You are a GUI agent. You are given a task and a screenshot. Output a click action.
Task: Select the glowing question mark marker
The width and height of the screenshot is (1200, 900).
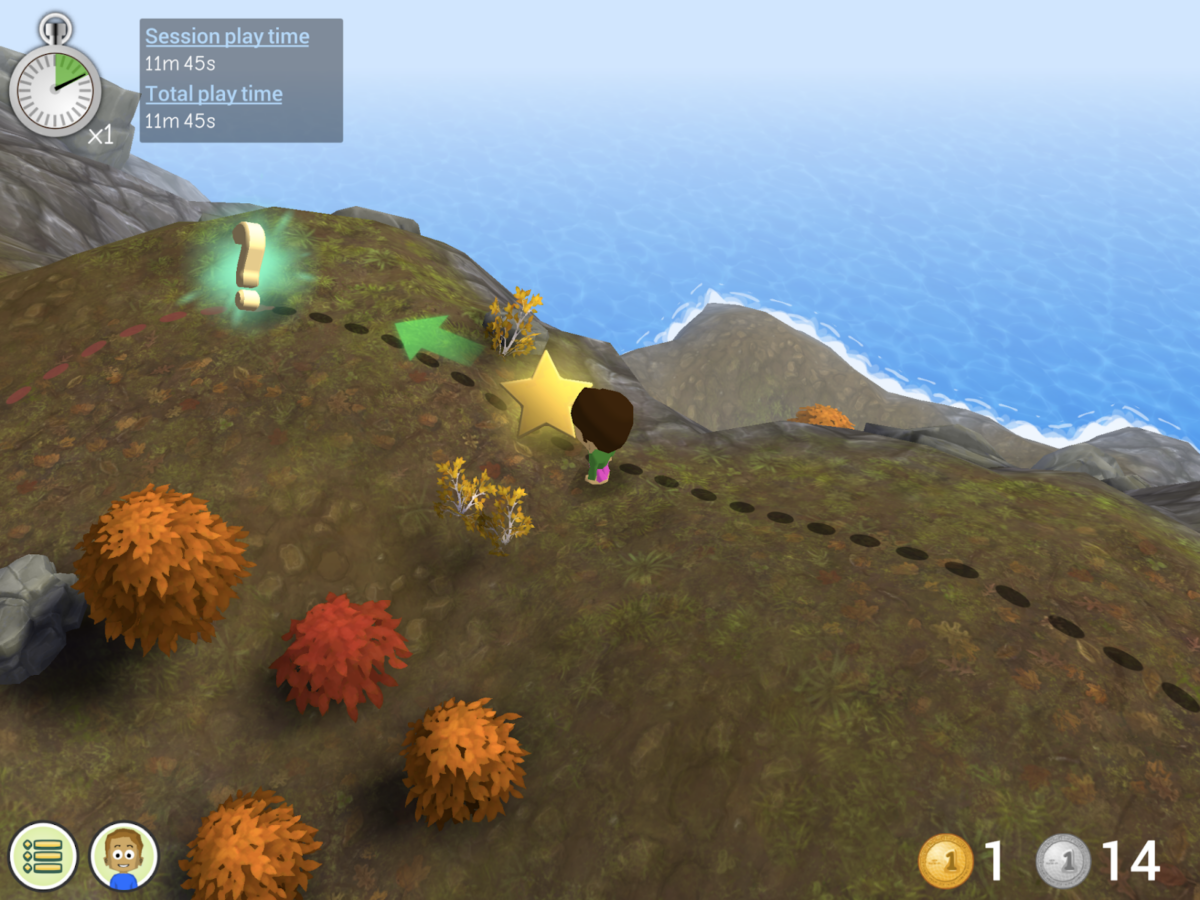pyautogui.click(x=248, y=265)
